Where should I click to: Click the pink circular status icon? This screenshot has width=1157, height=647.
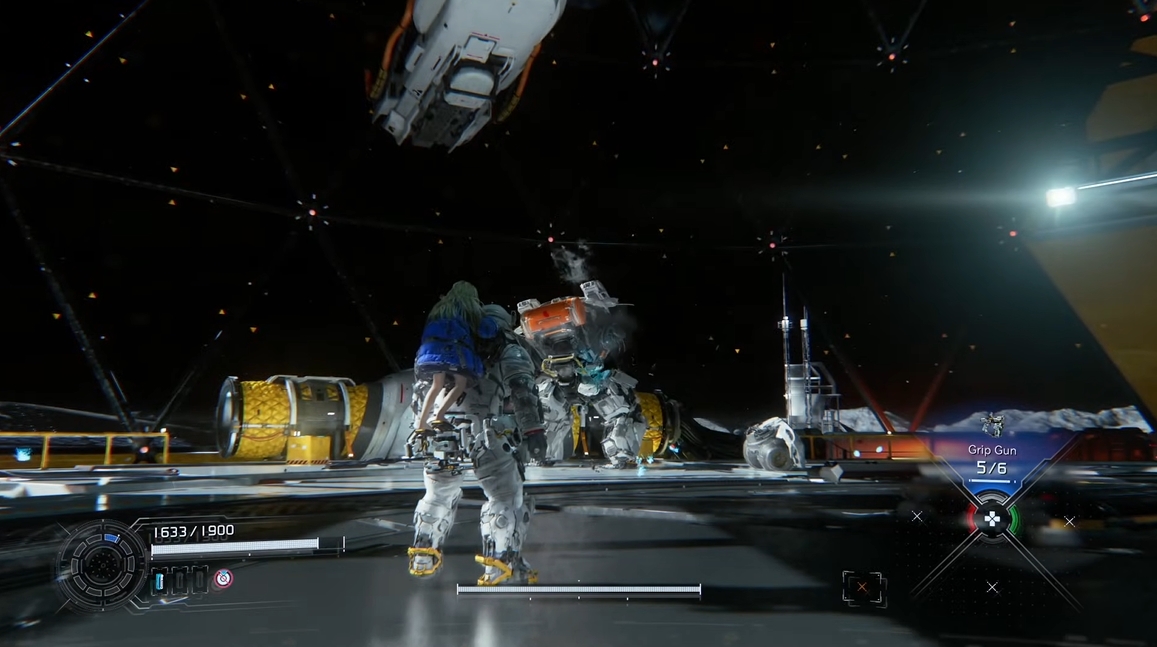pos(223,578)
